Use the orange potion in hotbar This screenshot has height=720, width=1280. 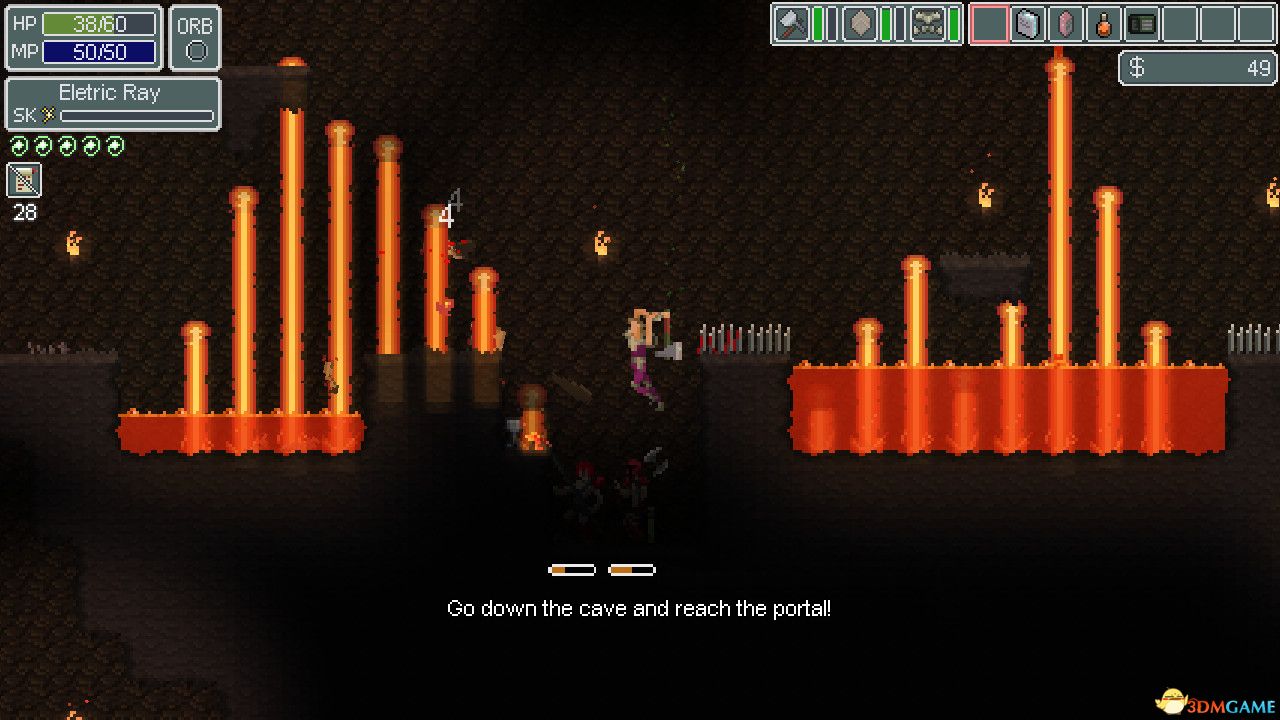pyautogui.click(x=1103, y=24)
